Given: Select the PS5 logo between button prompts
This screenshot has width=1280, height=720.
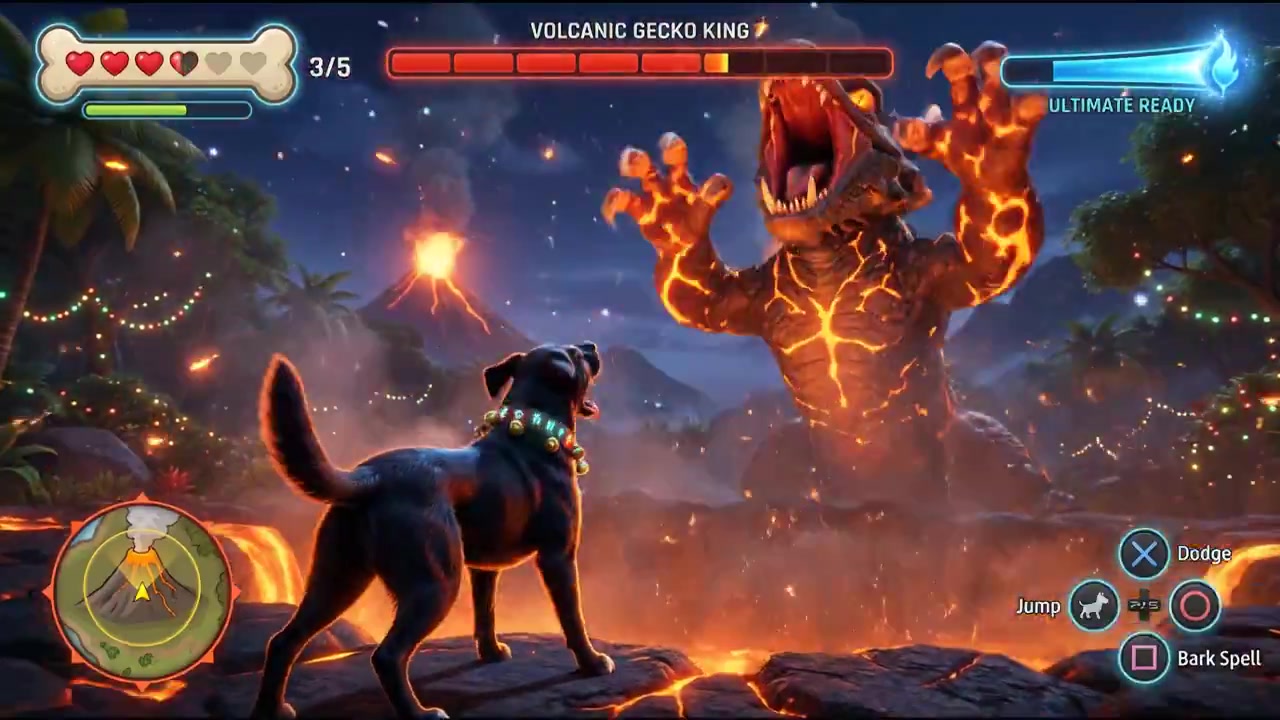Looking at the screenshot, I should [1143, 605].
